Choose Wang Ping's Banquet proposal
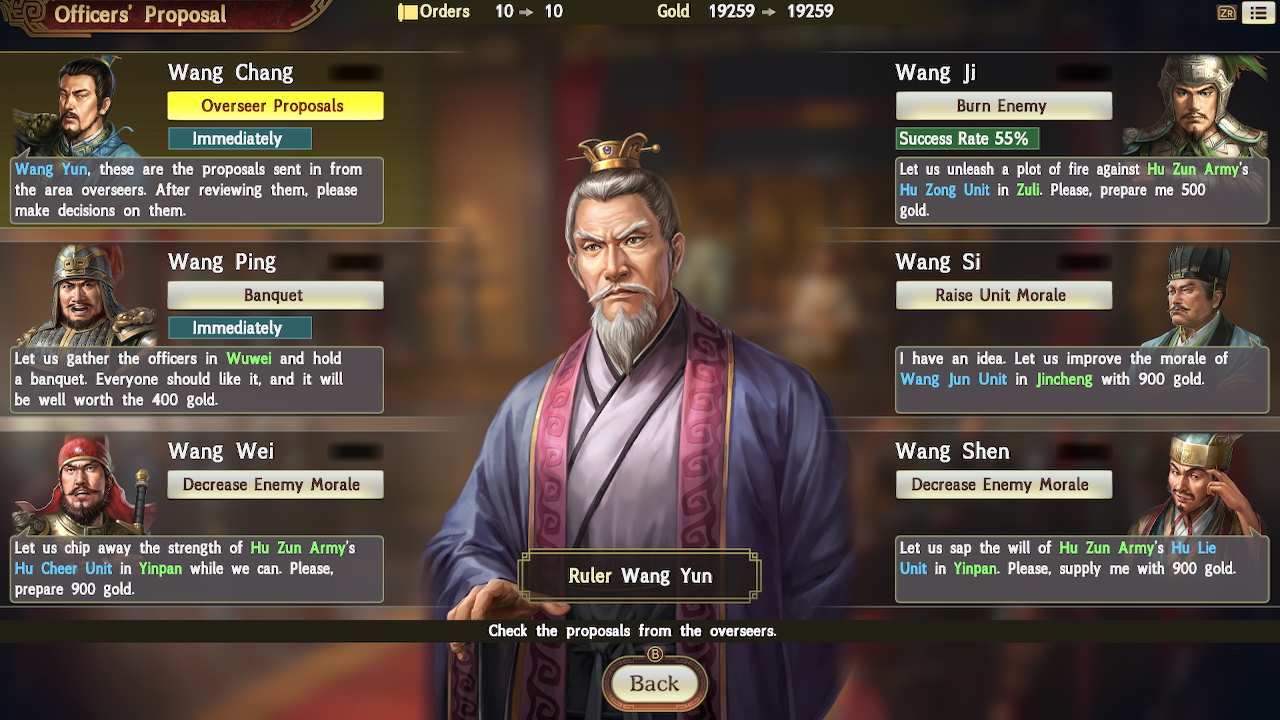The image size is (1280, 720). [275, 295]
